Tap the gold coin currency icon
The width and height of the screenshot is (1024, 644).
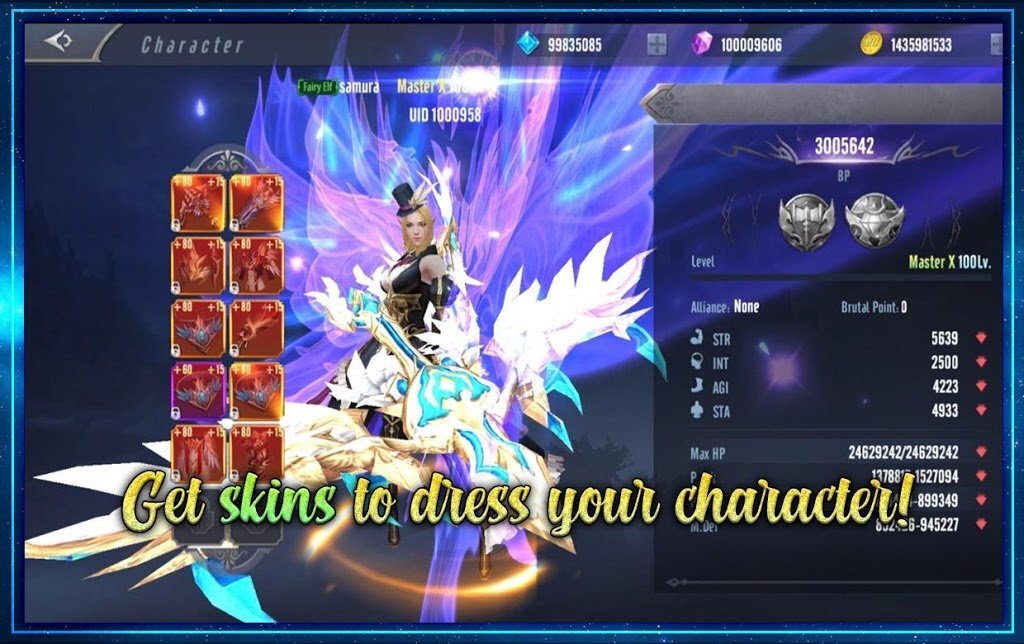(871, 44)
